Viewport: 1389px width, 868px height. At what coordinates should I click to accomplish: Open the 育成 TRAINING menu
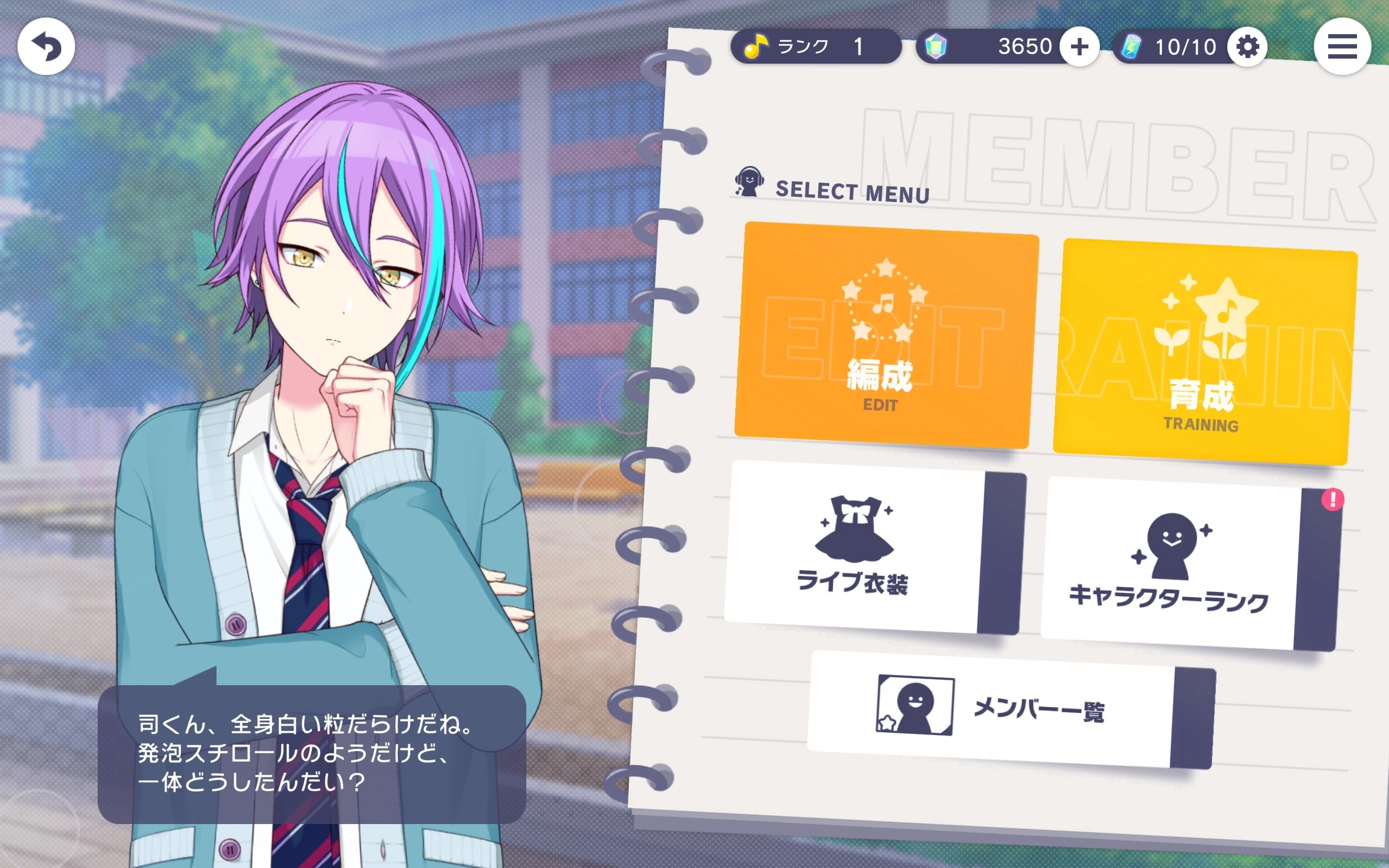coord(1204,352)
